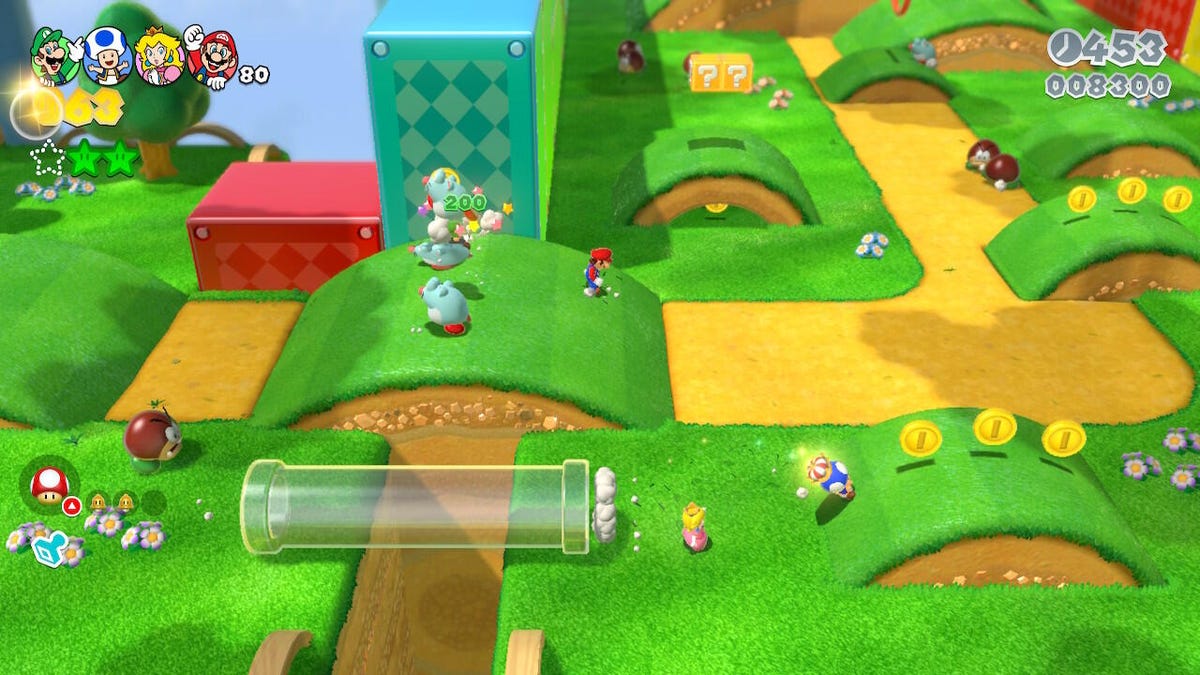Viewport: 1200px width, 675px height.
Task: Click the blue stamp collectible icon
Action: coord(49,547)
